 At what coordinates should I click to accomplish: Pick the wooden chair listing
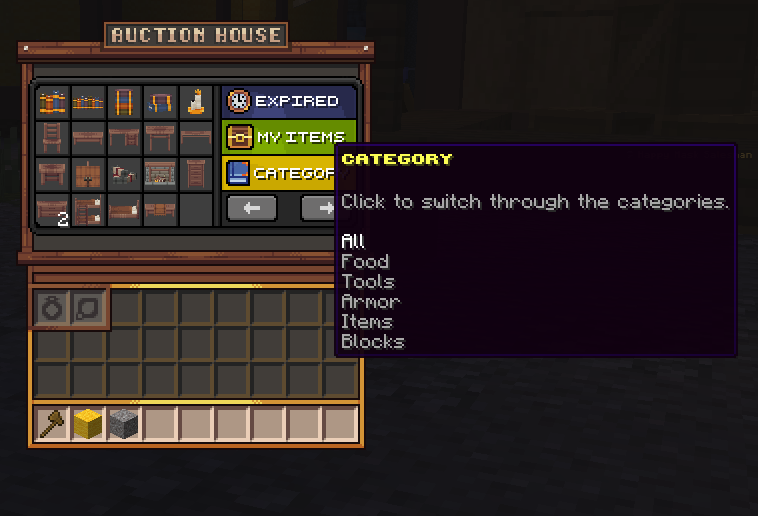coord(52,137)
